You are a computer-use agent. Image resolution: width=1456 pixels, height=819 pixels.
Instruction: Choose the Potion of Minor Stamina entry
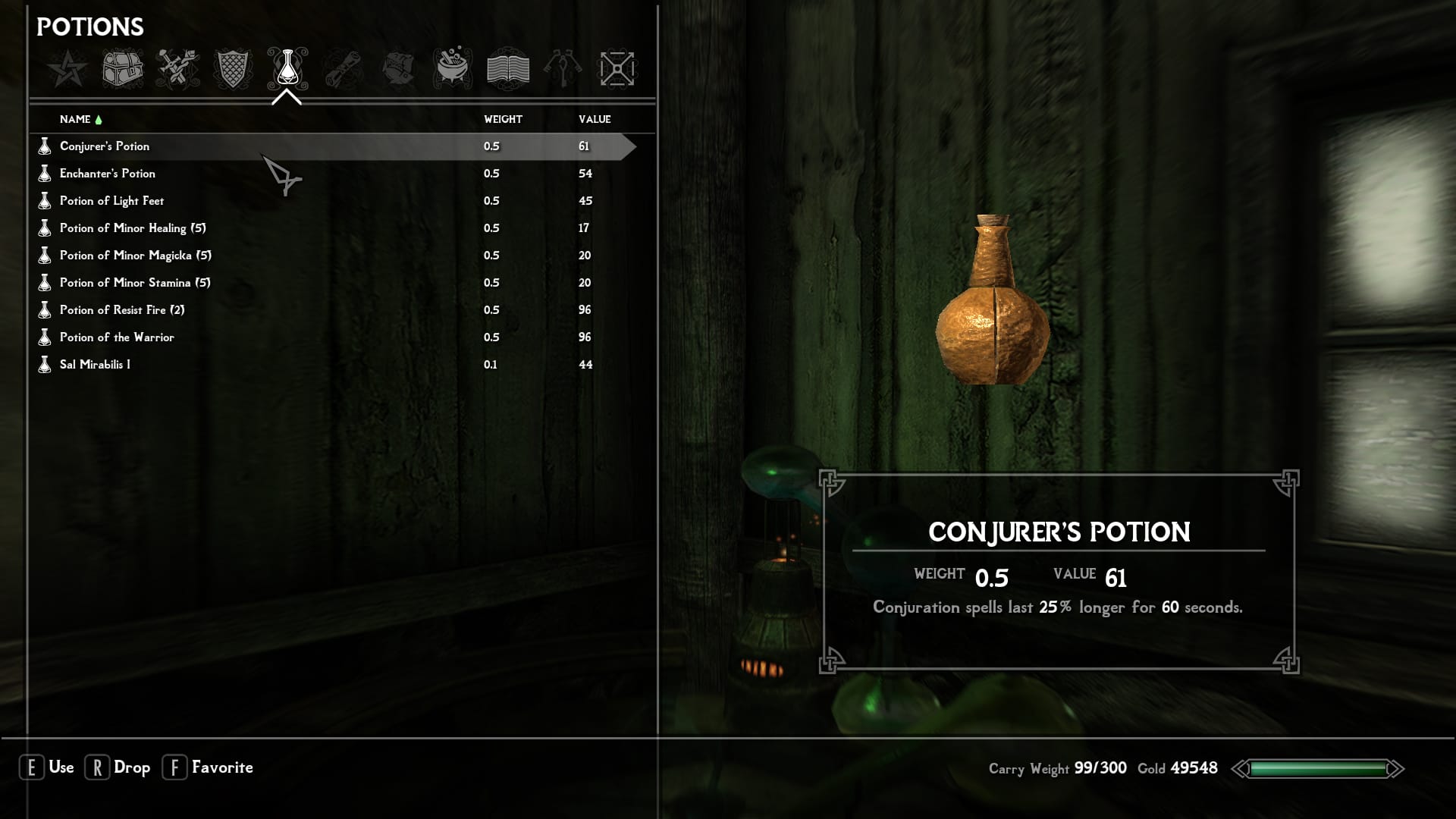point(135,283)
